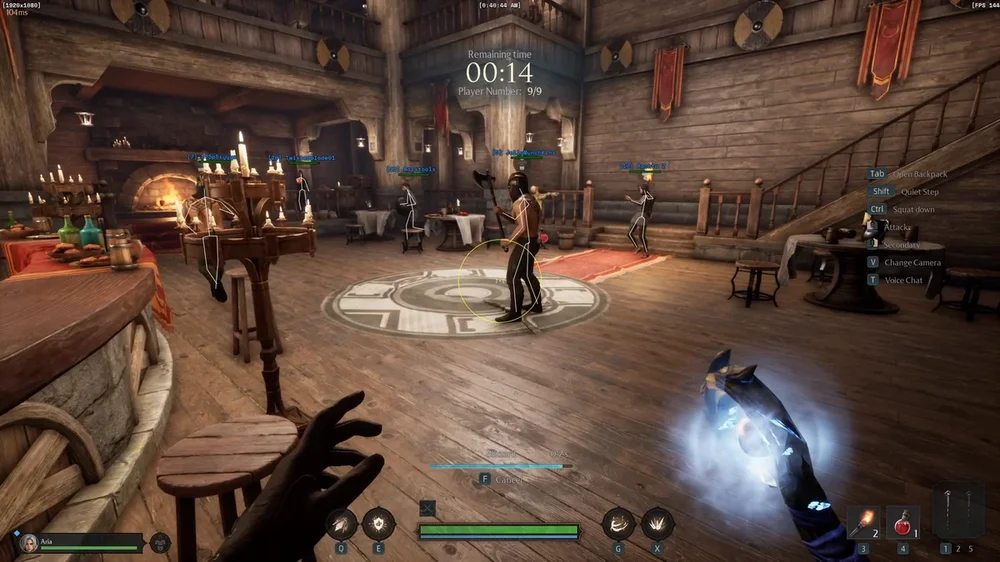The image size is (1000, 562).
Task: Click the small status icon above the health bar
Action: coord(427,508)
